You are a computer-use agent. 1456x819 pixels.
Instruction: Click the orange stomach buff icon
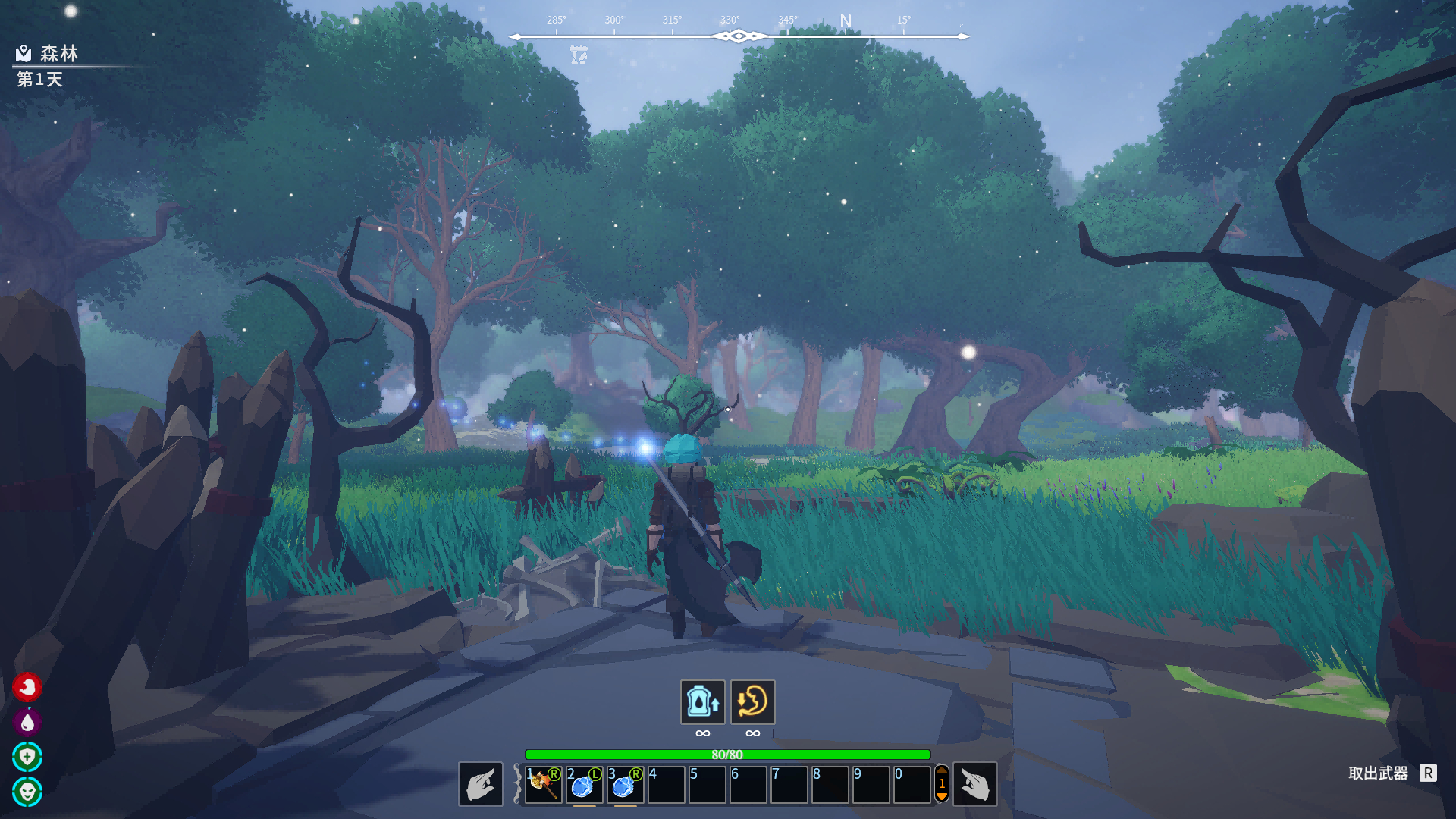point(752,701)
